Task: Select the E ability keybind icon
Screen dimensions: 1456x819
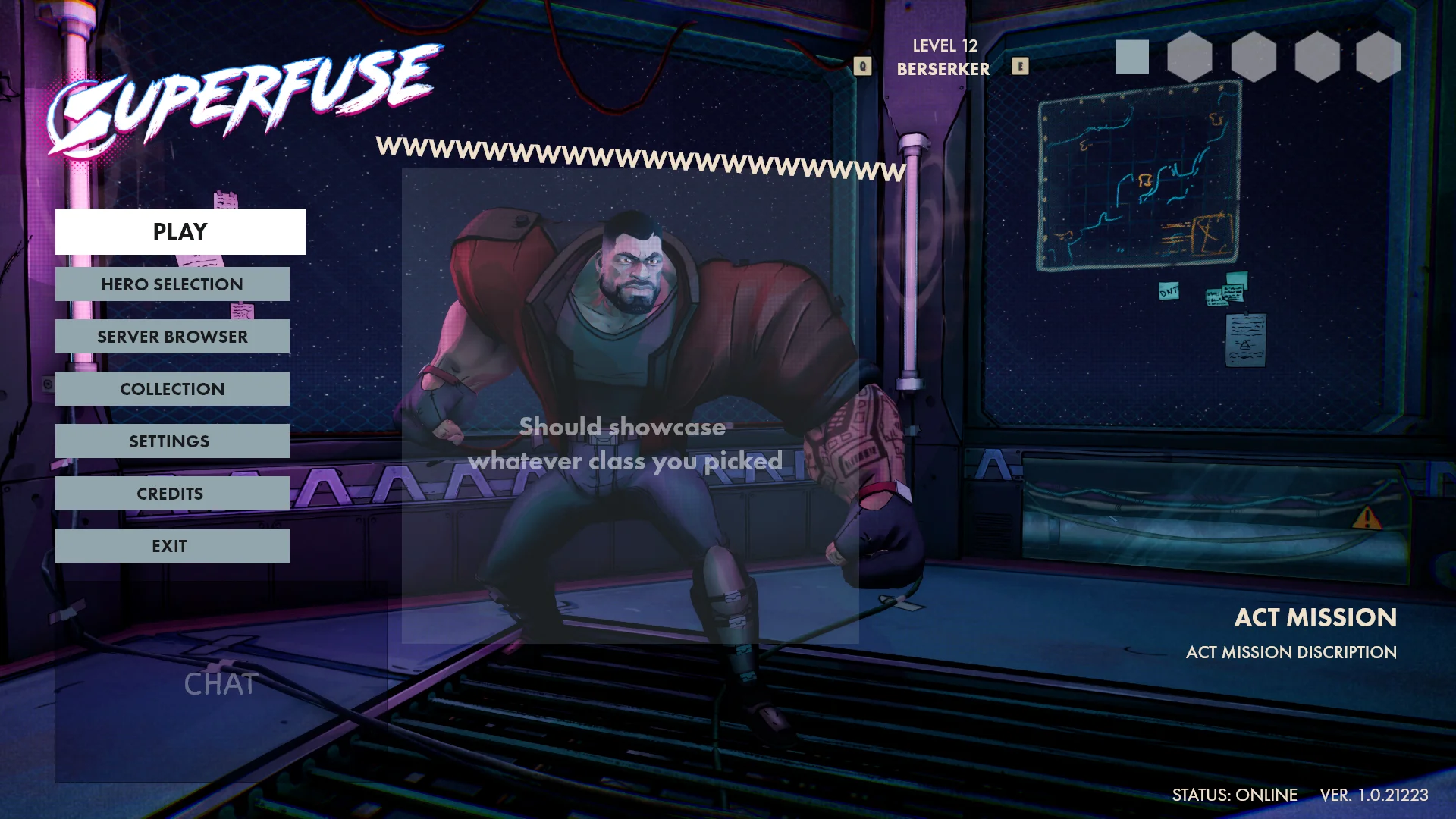Action: pos(1021,67)
